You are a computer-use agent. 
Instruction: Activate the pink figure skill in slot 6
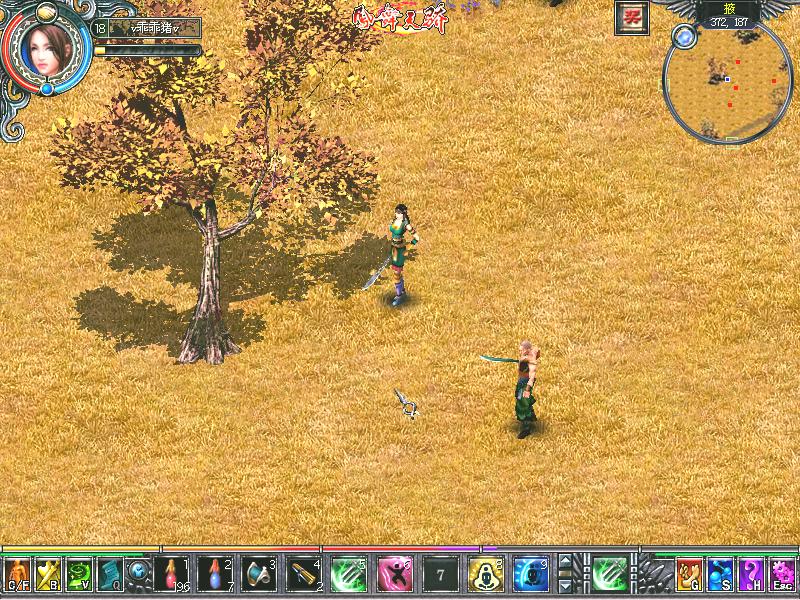click(x=394, y=574)
